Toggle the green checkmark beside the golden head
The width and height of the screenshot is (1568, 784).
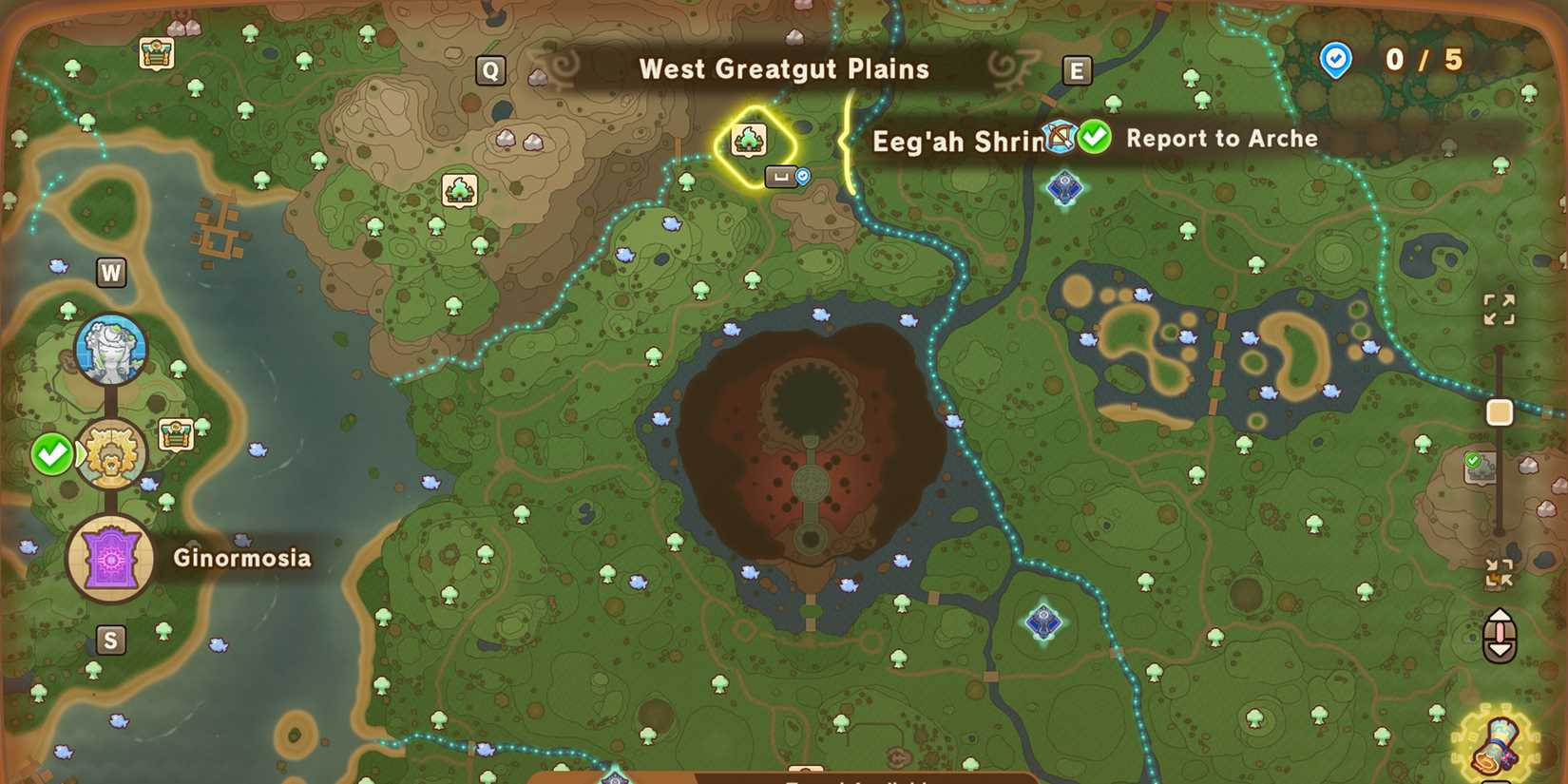click(x=52, y=455)
